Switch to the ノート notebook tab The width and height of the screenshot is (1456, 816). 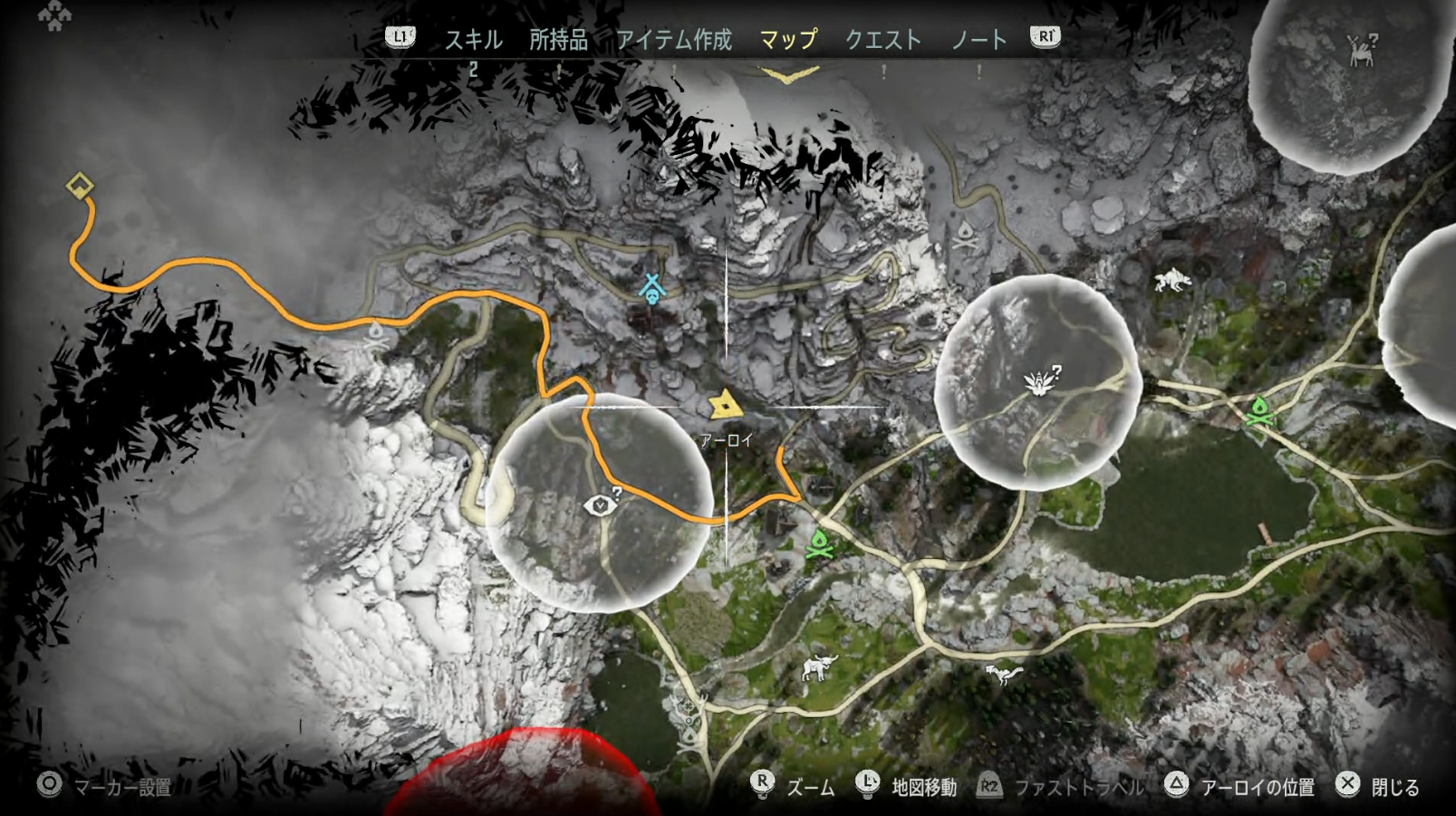click(x=979, y=39)
